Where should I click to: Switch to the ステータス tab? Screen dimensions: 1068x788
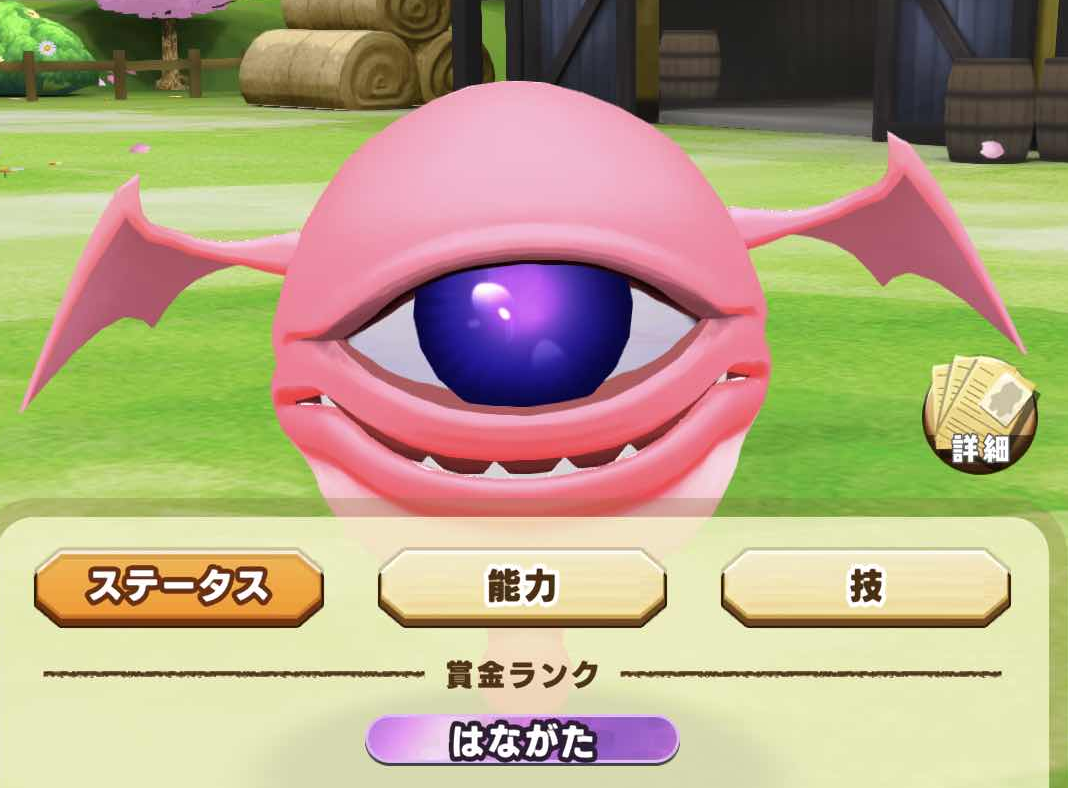(179, 587)
